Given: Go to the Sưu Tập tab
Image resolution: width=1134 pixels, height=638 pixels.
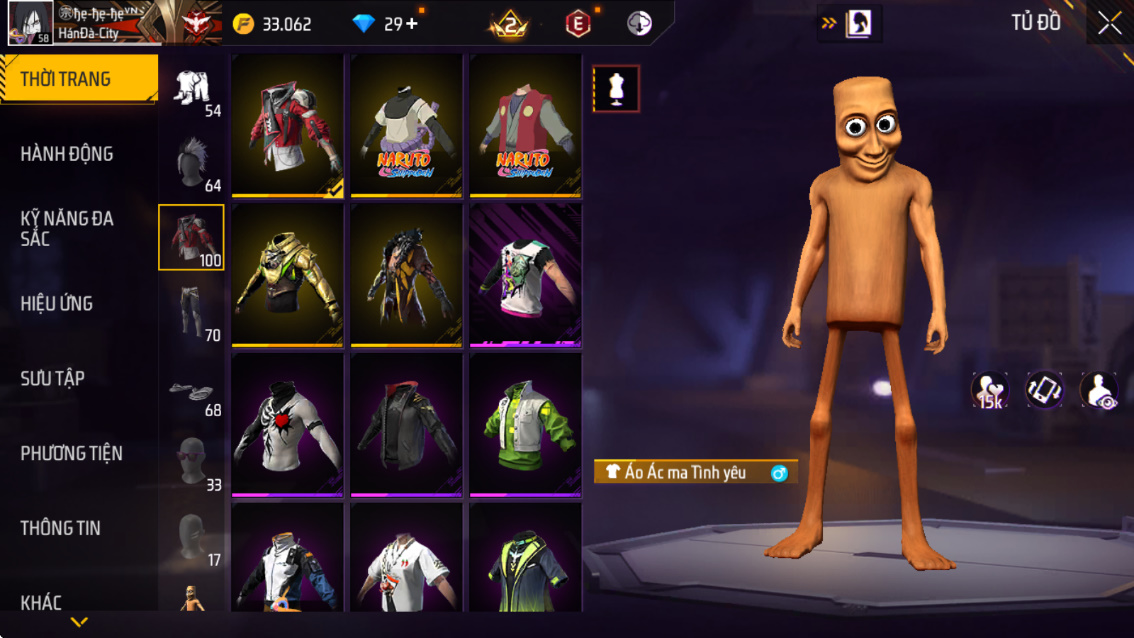Looking at the screenshot, I should click(53, 379).
